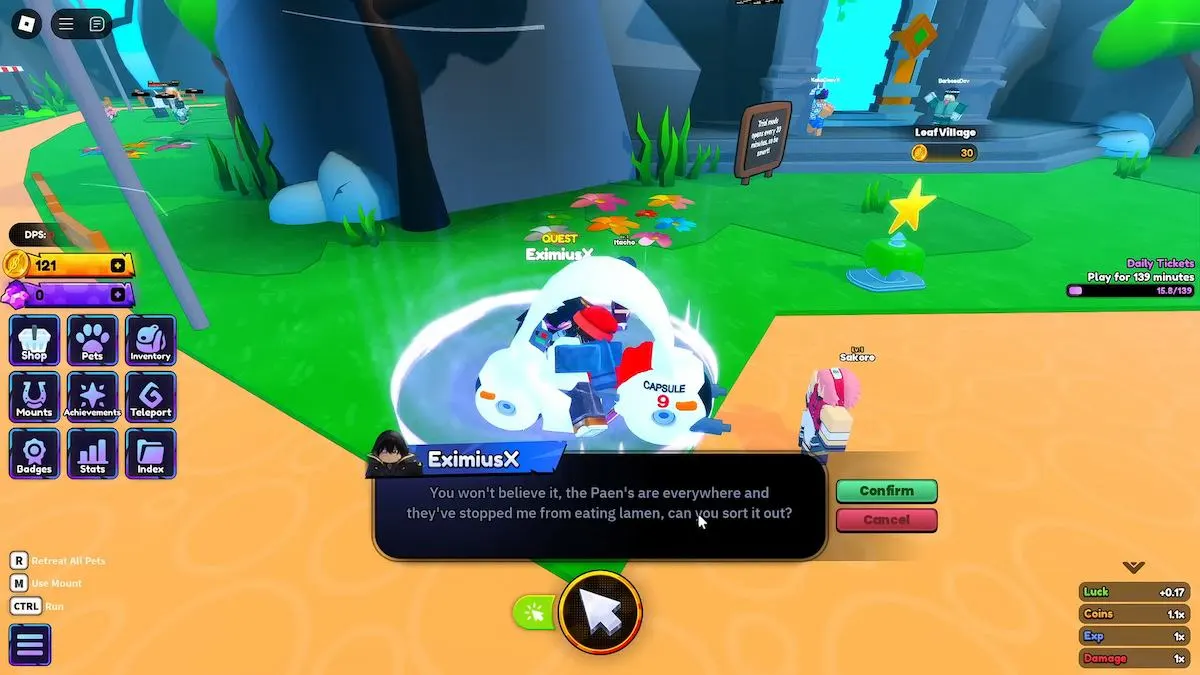Toggle the green auto-click button
The width and height of the screenshot is (1200, 675).
point(533,612)
